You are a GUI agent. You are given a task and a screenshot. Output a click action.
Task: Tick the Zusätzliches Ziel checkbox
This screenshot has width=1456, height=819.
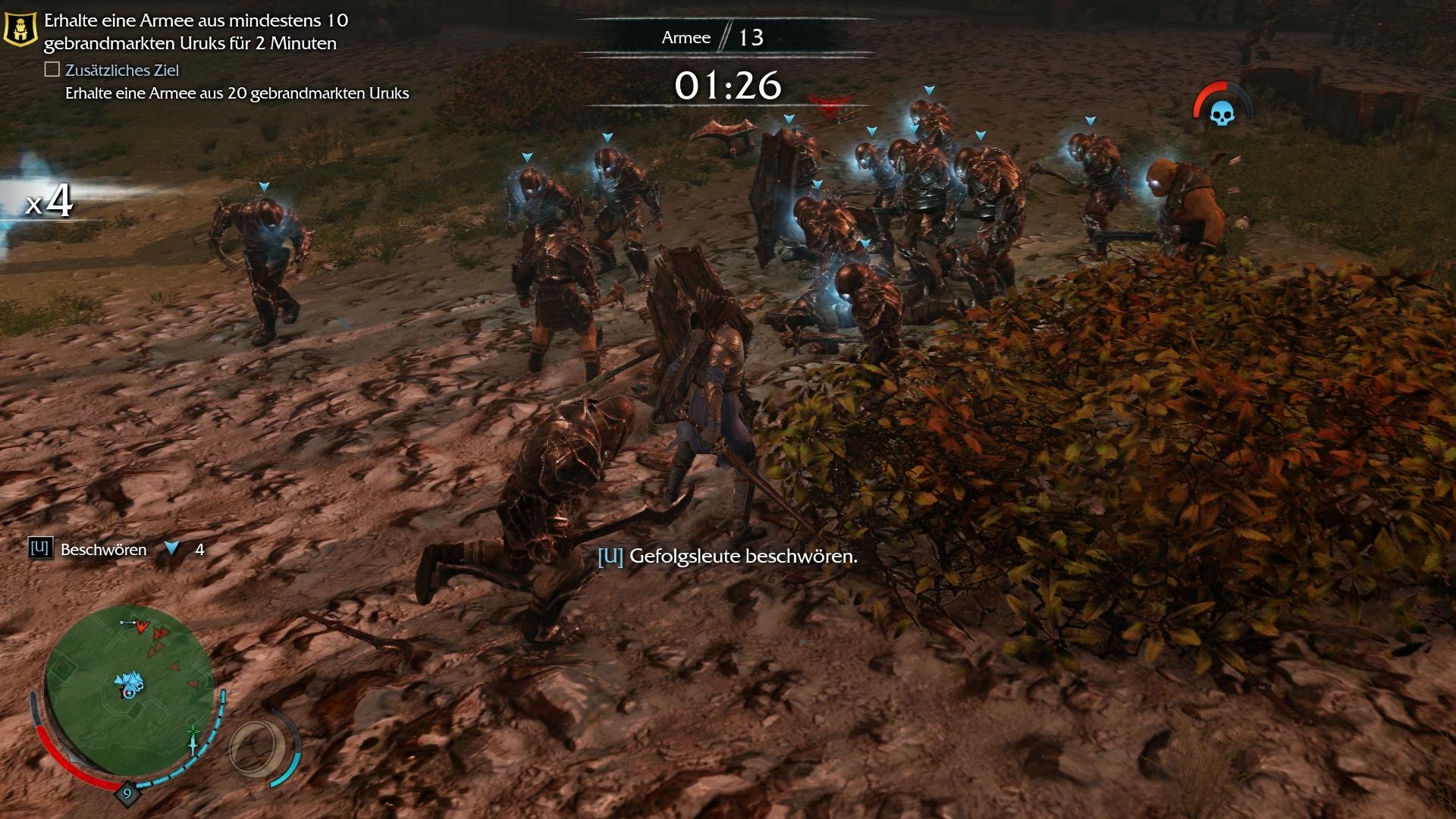pyautogui.click(x=52, y=70)
